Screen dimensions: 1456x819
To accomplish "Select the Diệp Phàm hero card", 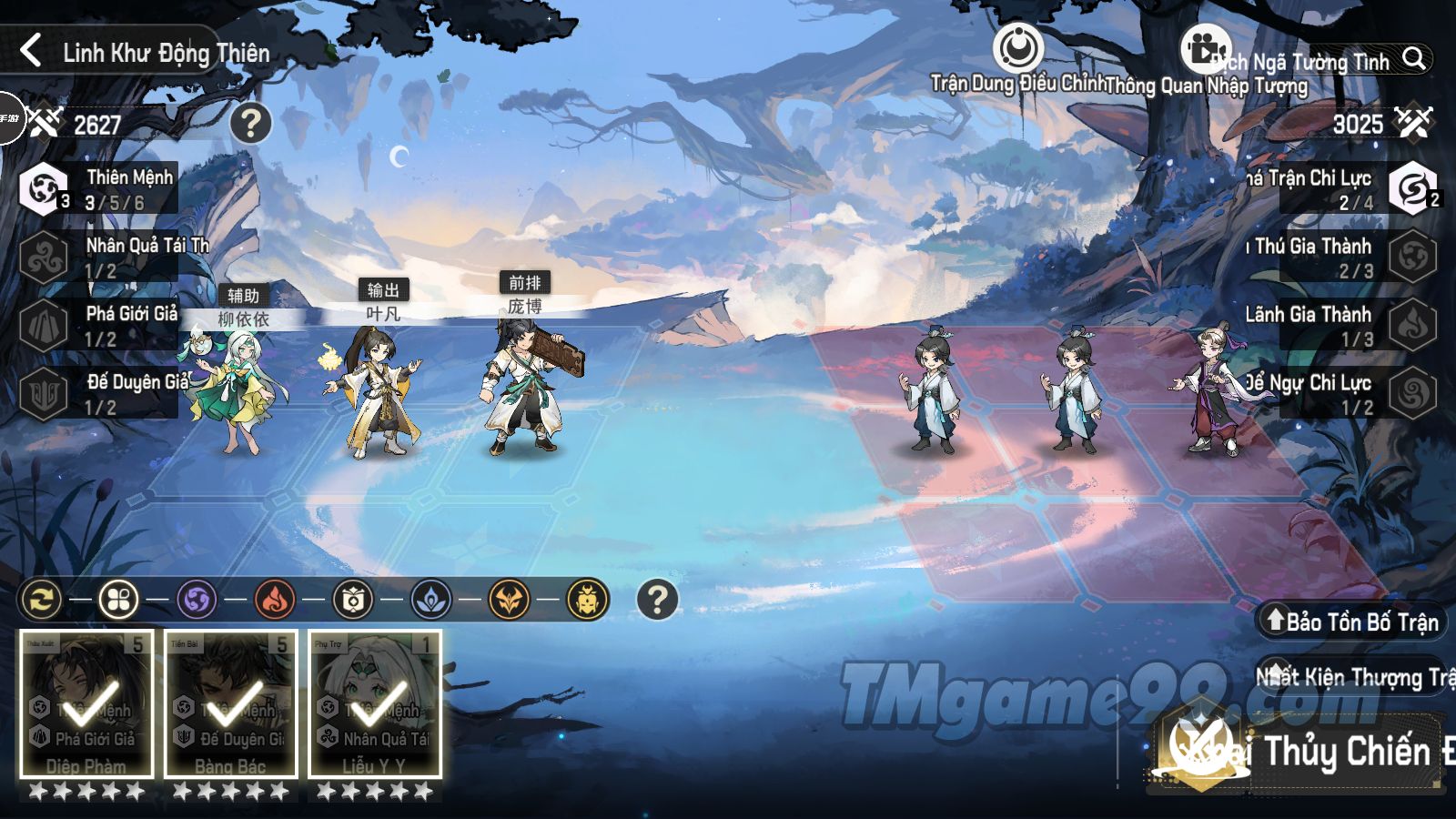I will pyautogui.click(x=86, y=705).
